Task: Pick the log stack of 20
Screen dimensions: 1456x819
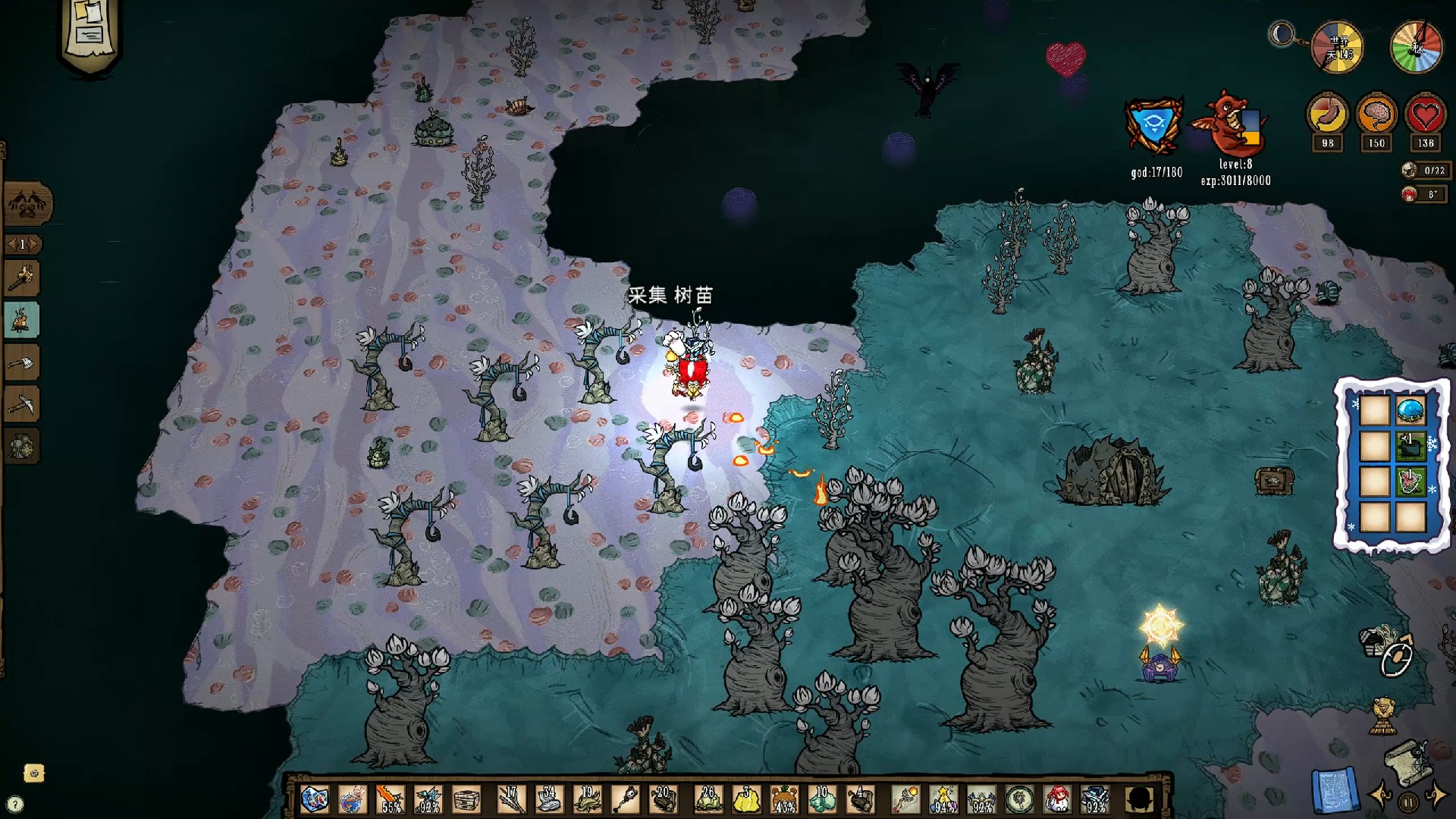Action: (662, 800)
